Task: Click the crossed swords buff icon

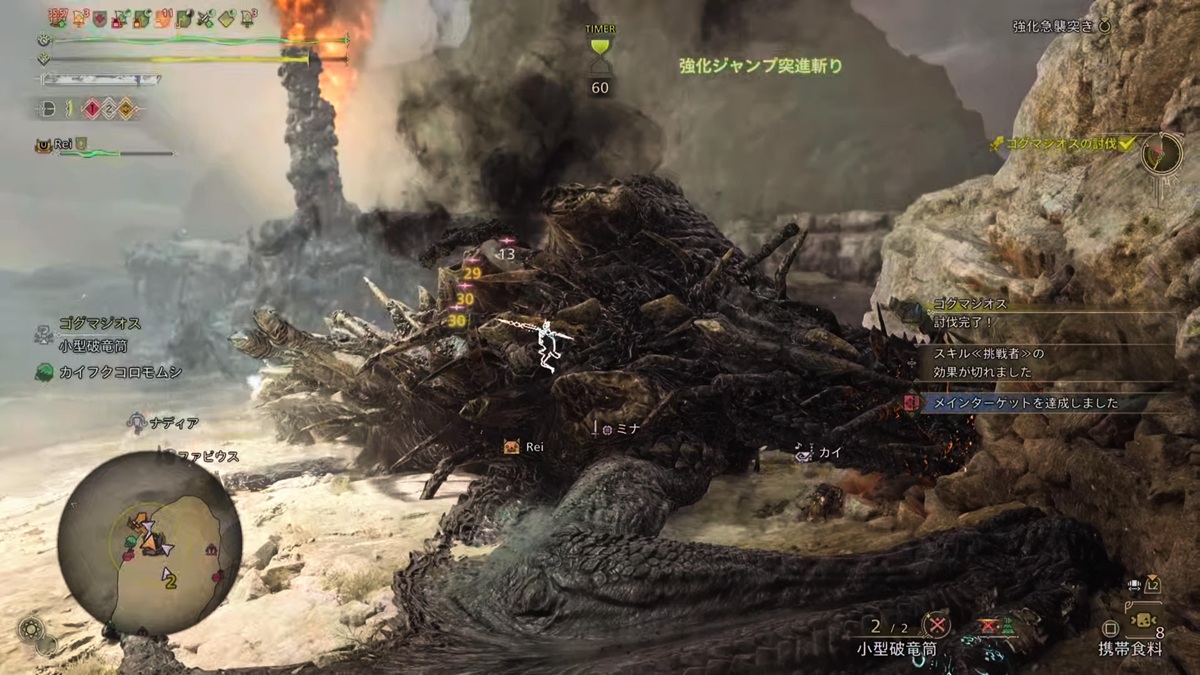Action: (206, 18)
